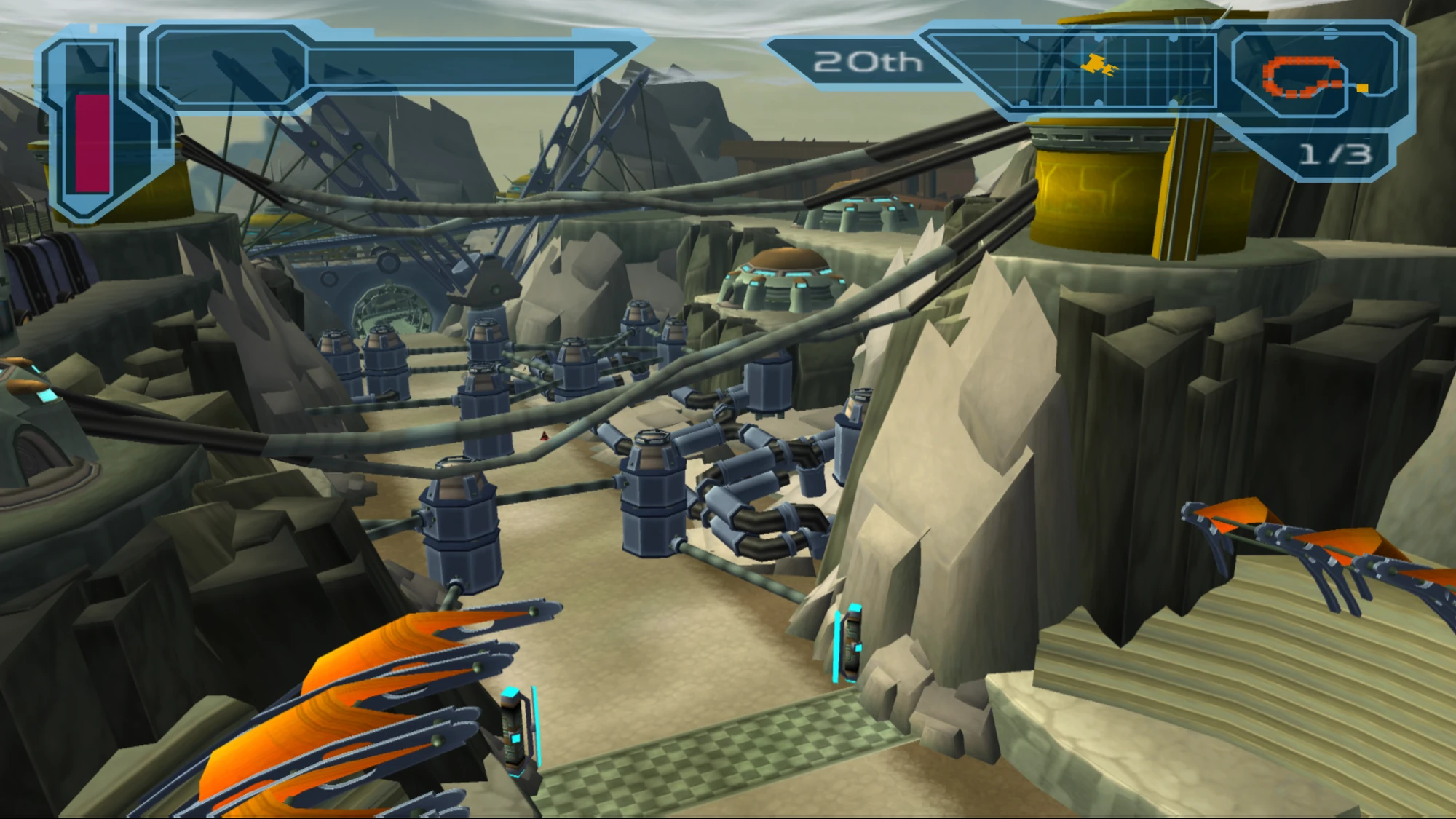
Task: Click the yellow ship icon on the radar grid
Action: point(1099,66)
